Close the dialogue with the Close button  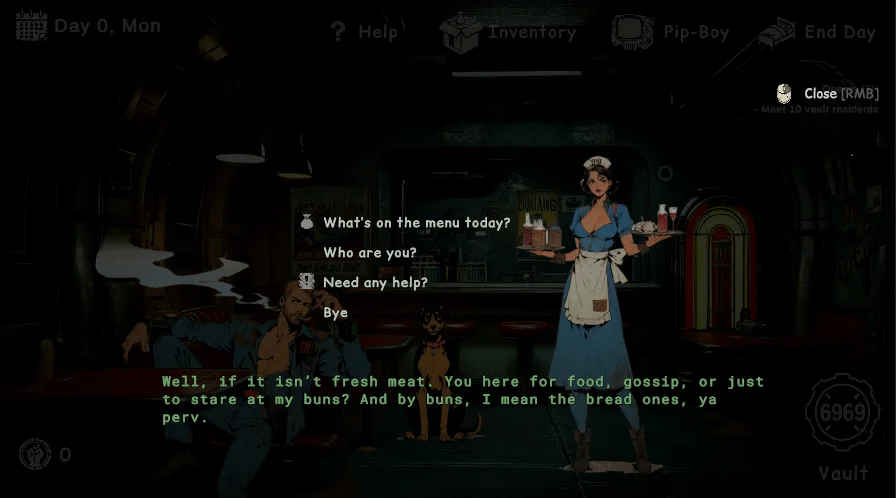click(x=820, y=94)
